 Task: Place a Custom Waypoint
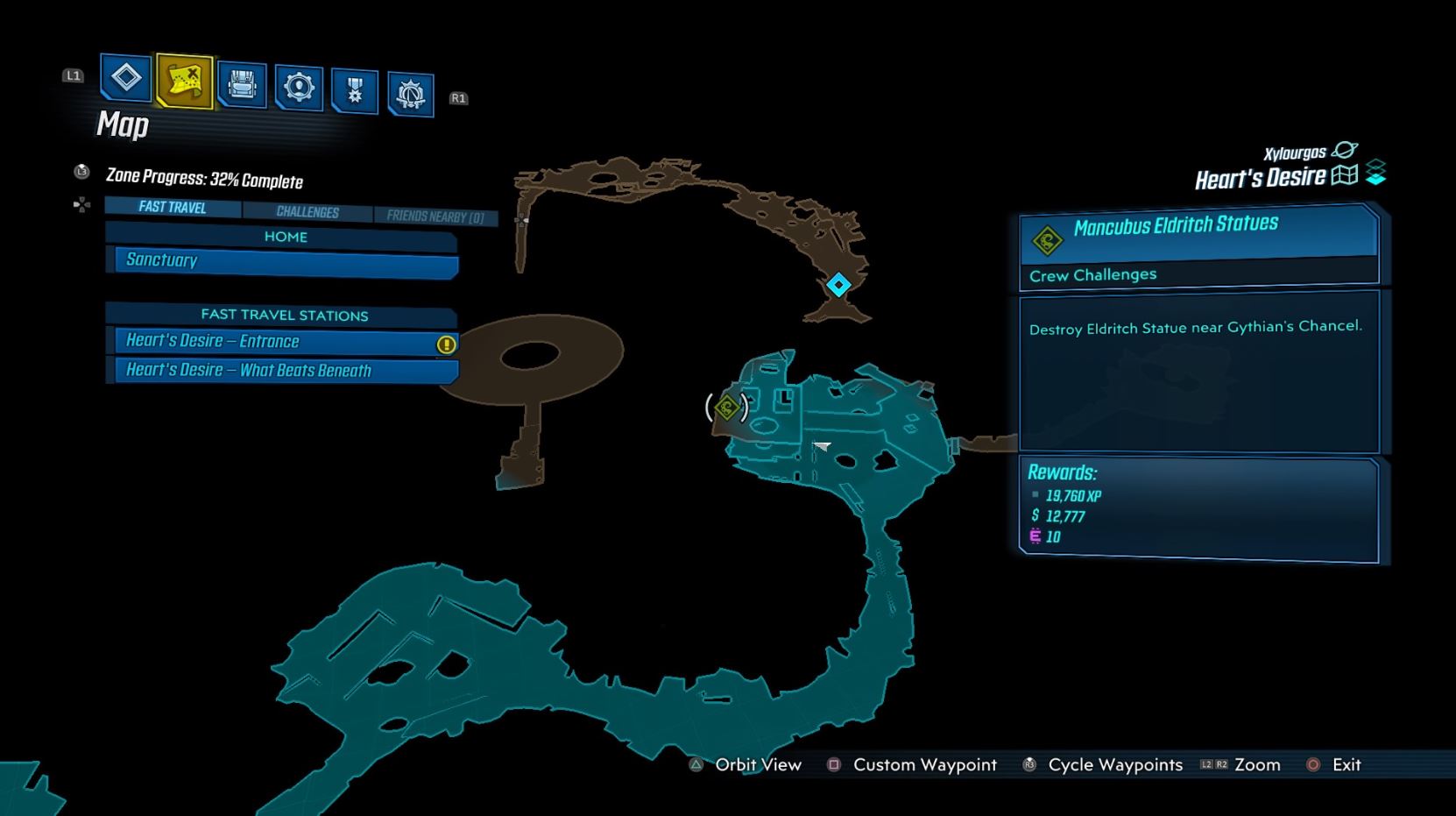click(924, 764)
